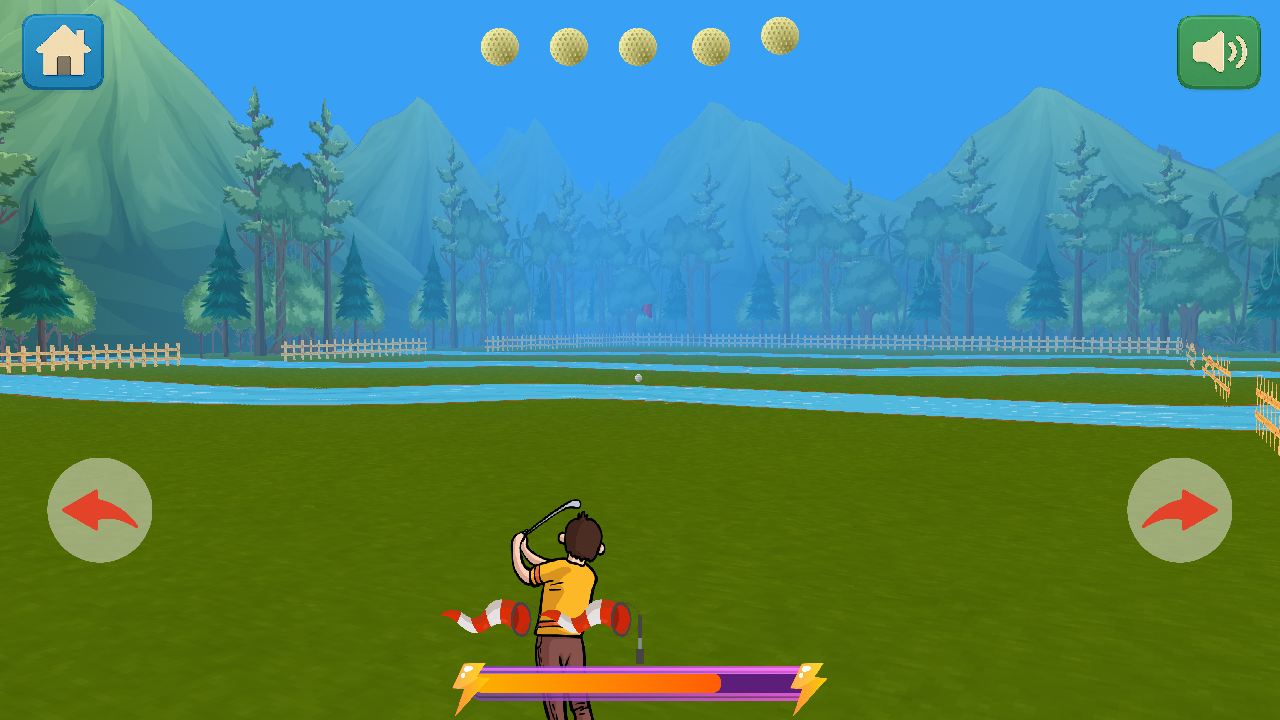Toggle the sound speaker button
The height and width of the screenshot is (720, 1280).
1218,52
